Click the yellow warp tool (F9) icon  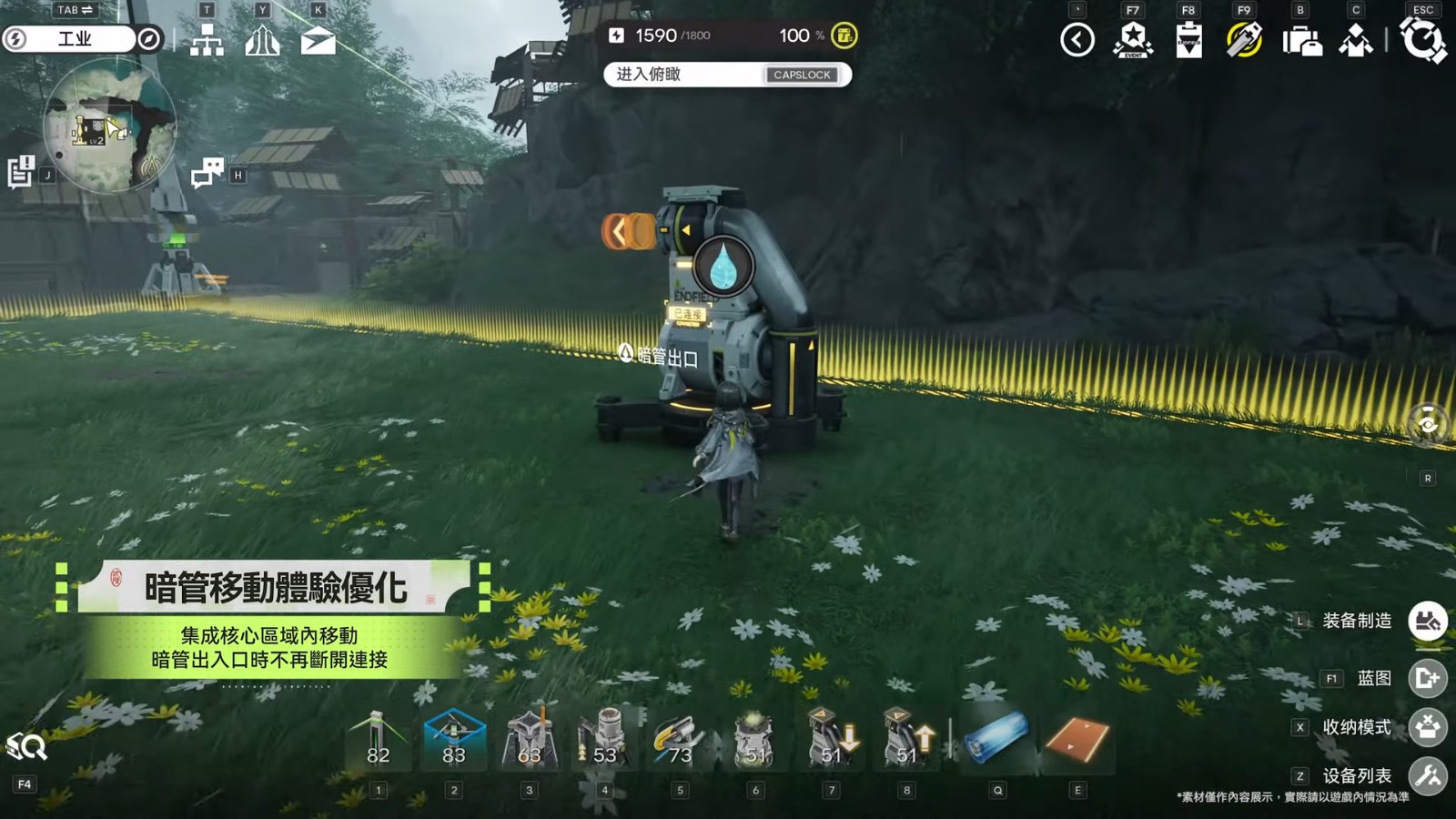click(1243, 41)
